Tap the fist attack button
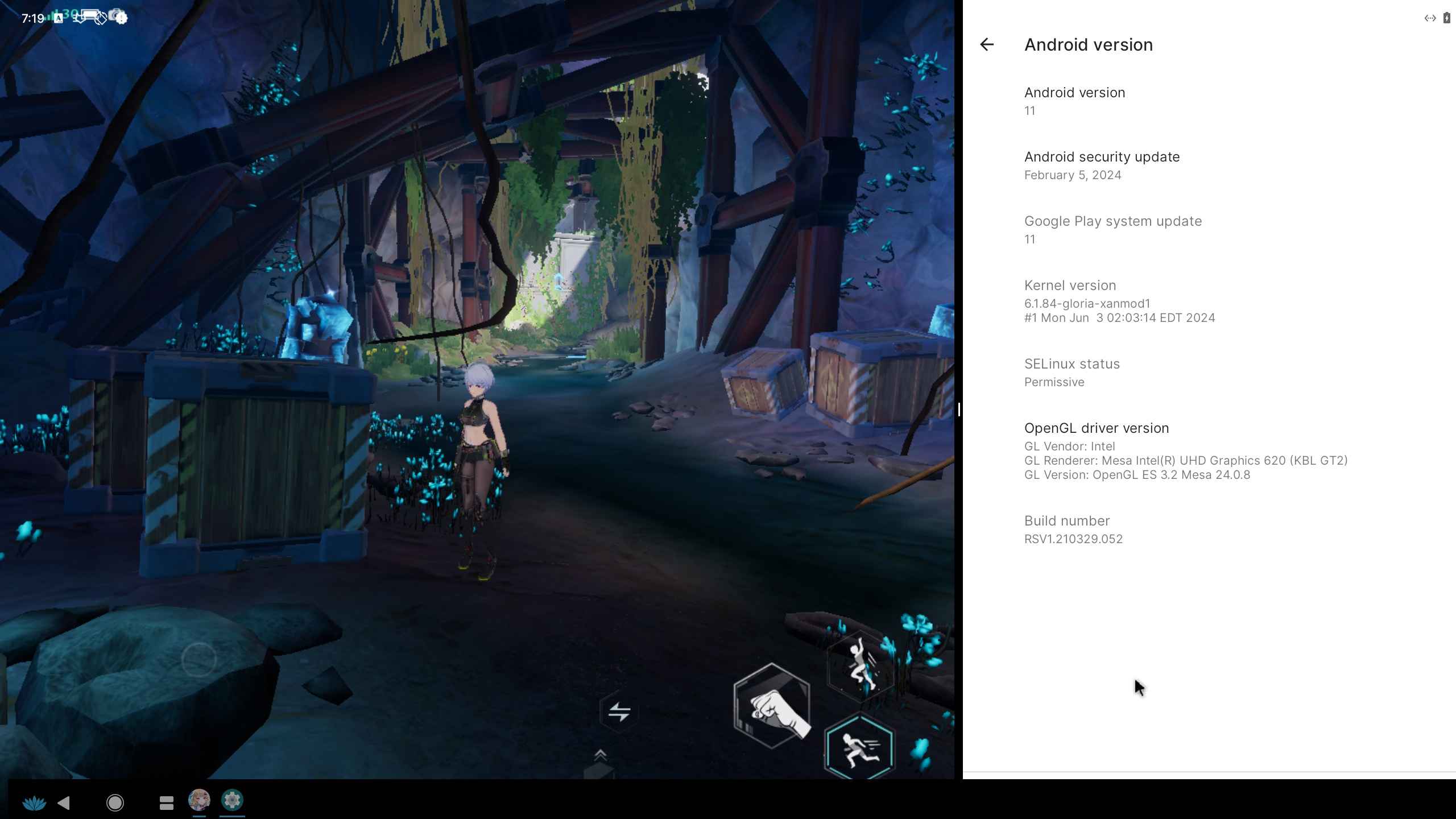The width and height of the screenshot is (1456, 819). [x=772, y=705]
